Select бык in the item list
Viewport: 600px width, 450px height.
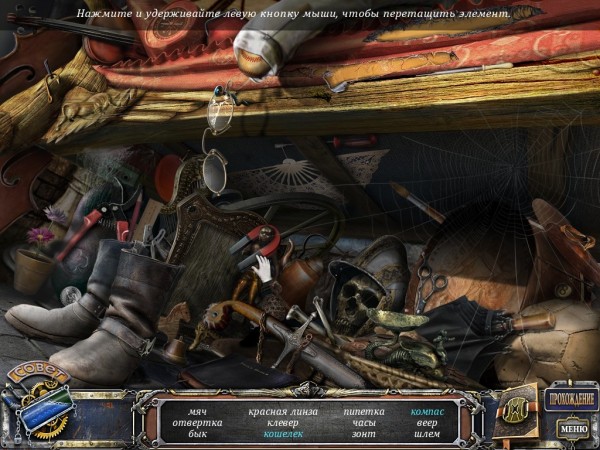tap(197, 435)
